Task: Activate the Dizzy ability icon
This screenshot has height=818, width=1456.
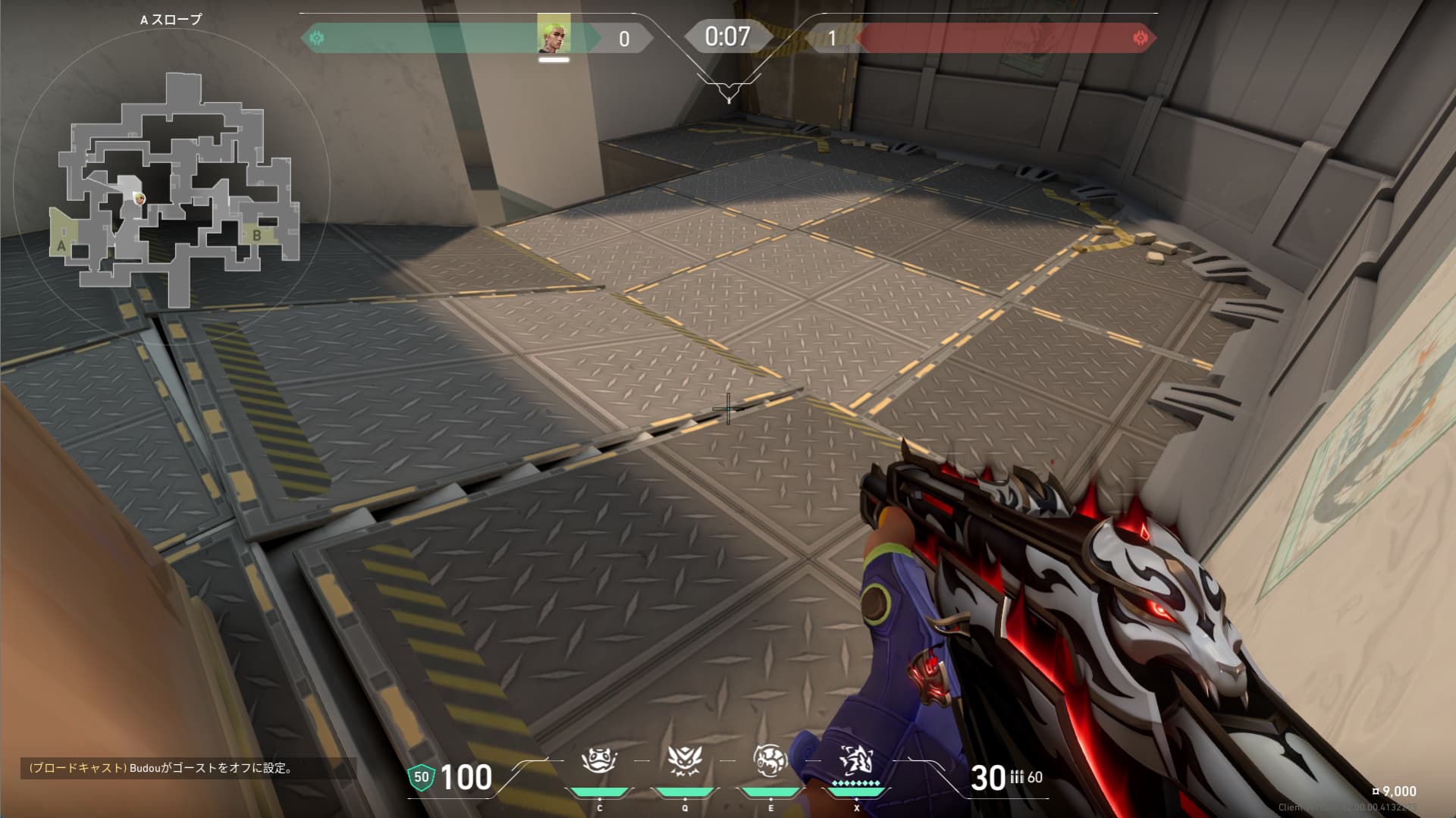Action: pos(770,760)
